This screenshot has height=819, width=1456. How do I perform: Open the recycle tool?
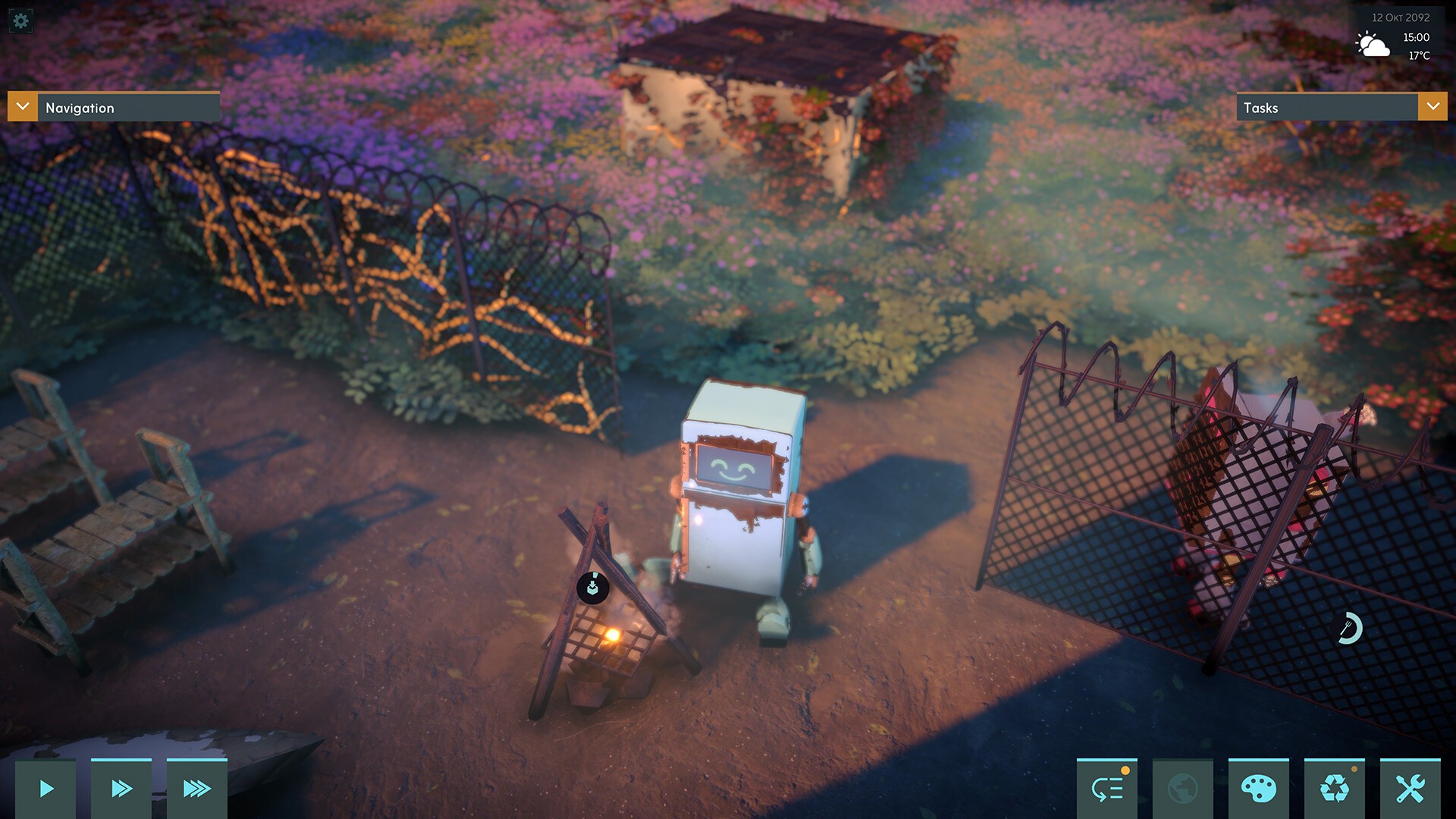1335,789
